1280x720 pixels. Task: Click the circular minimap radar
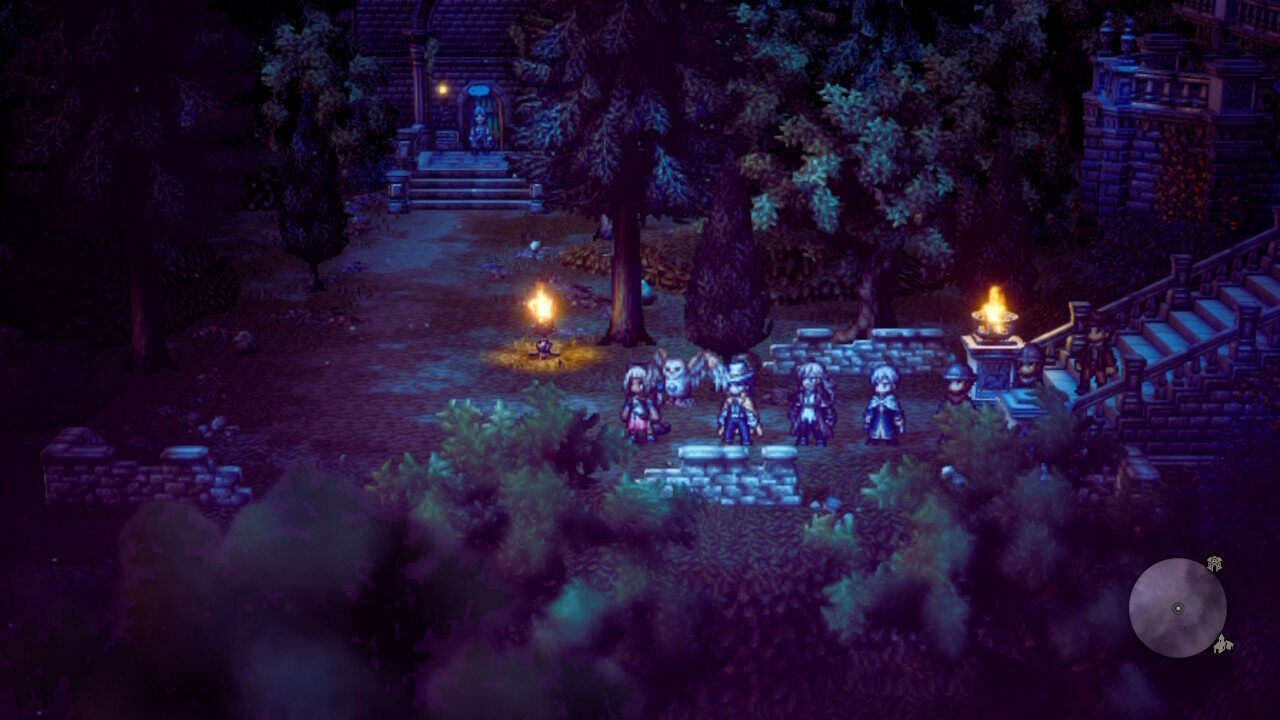pyautogui.click(x=1177, y=608)
